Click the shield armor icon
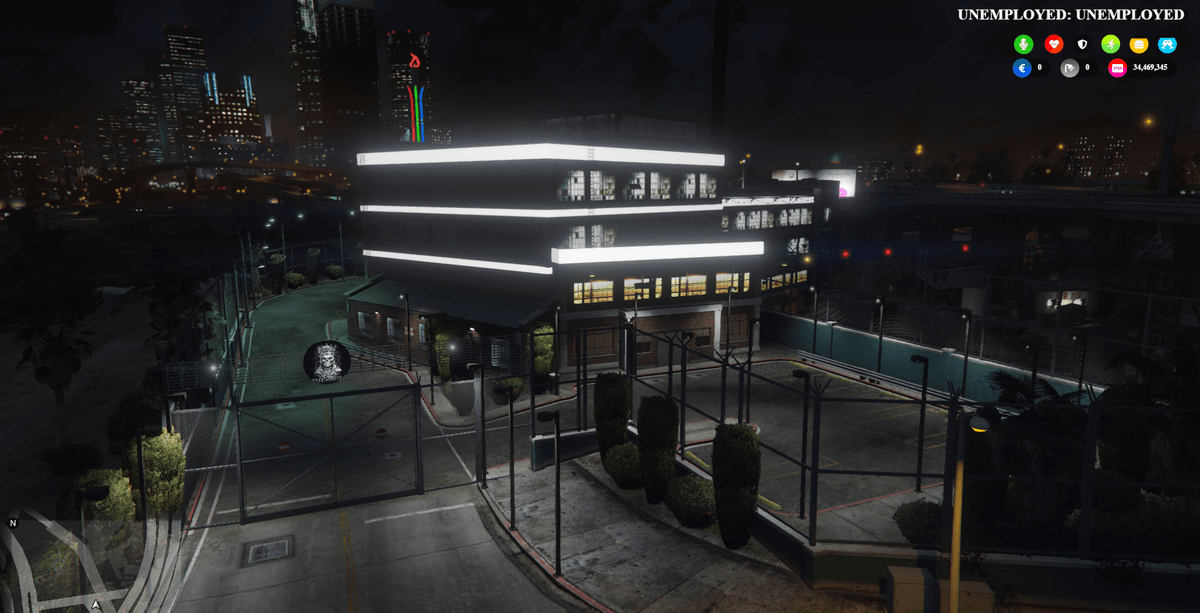Image resolution: width=1200 pixels, height=613 pixels. click(1082, 44)
